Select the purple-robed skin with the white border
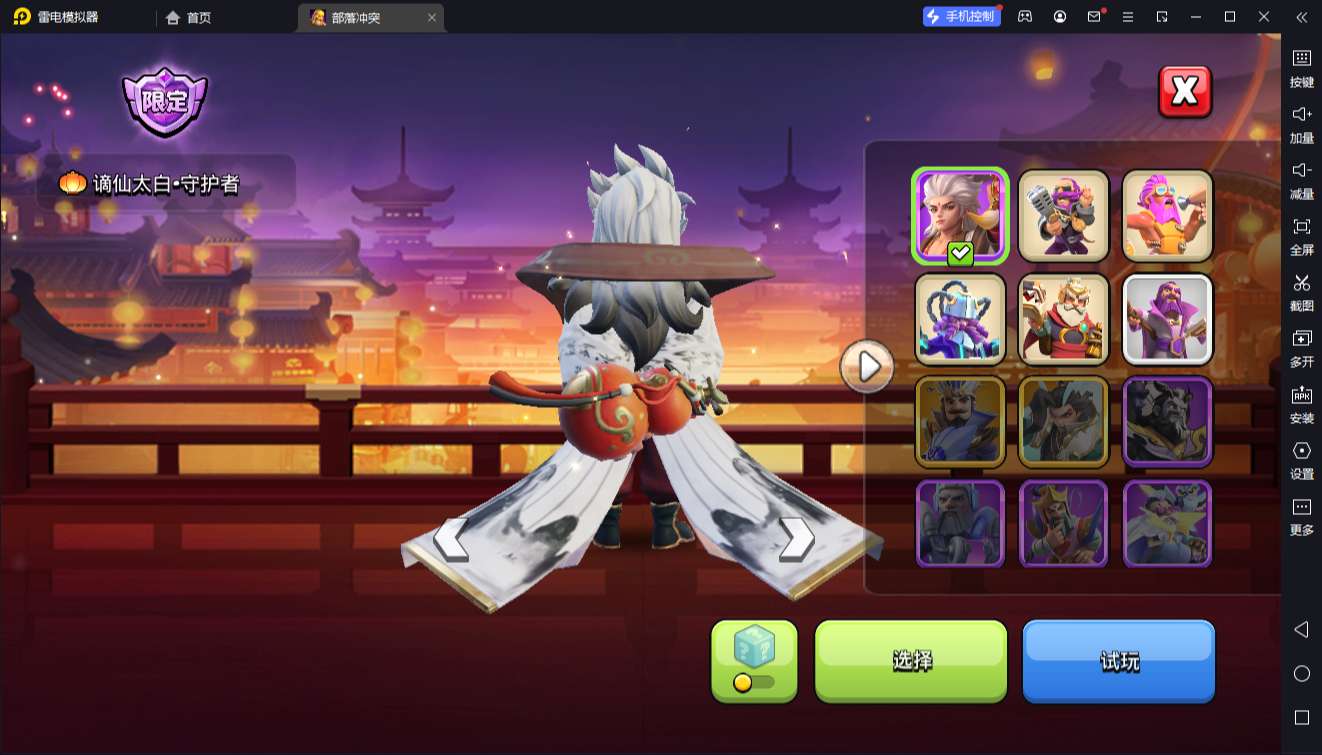Viewport: 1322px width, 755px height. (x=1167, y=319)
